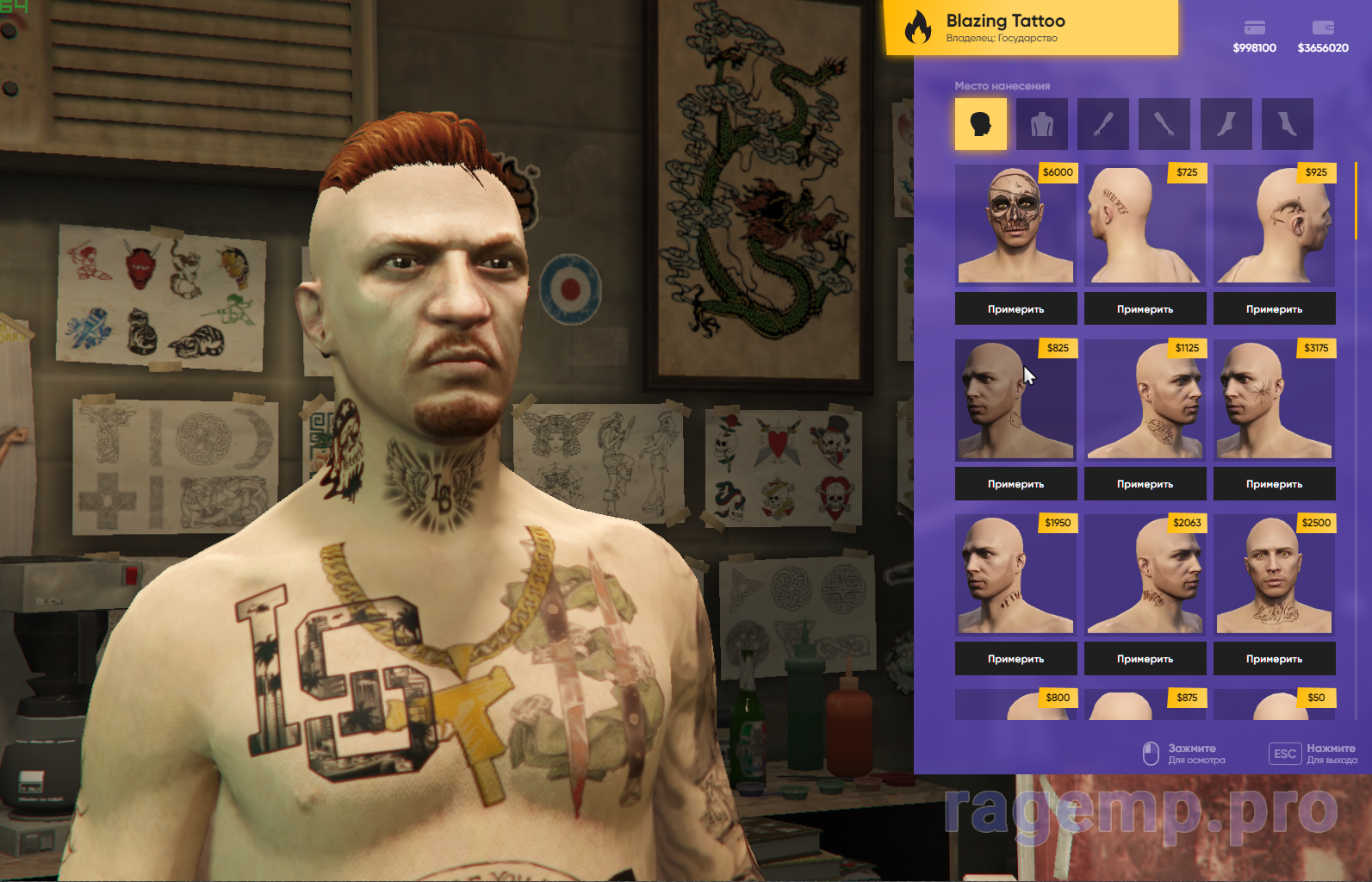1372x882 pixels.
Task: Pick the $3175 cheek scar tattoo thumbnail
Action: [1274, 401]
